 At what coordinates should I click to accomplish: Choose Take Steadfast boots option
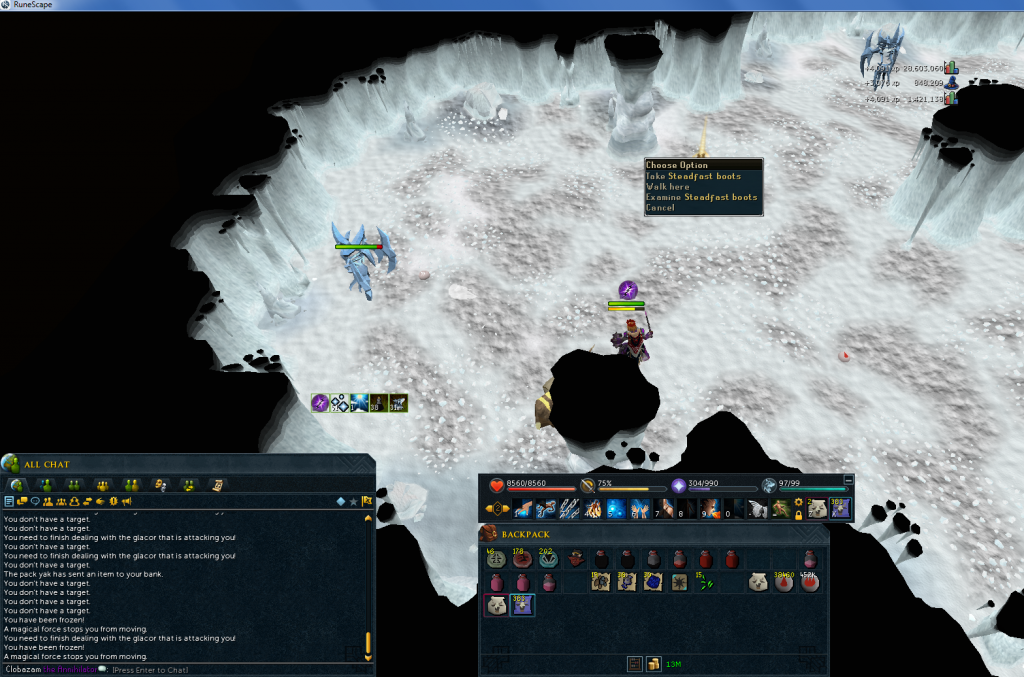point(693,176)
